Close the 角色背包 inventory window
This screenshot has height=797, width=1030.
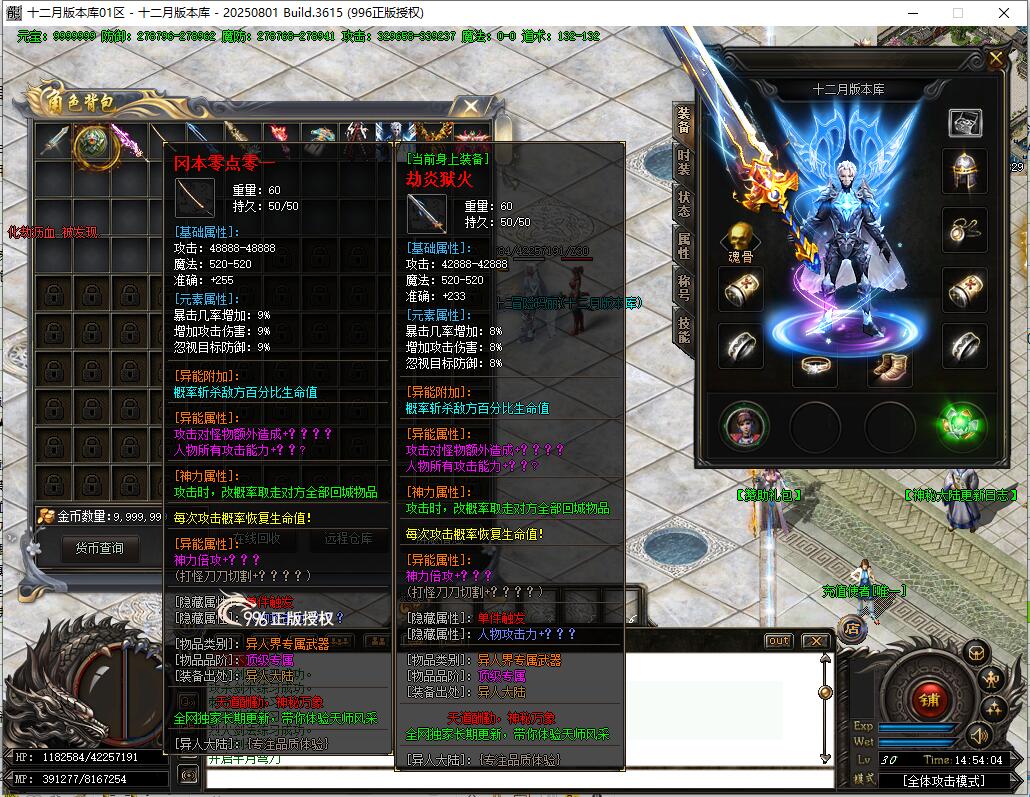(469, 107)
